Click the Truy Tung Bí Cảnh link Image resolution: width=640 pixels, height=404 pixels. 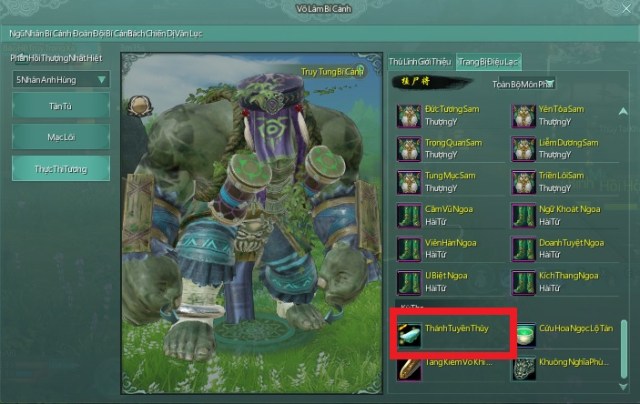(330, 71)
